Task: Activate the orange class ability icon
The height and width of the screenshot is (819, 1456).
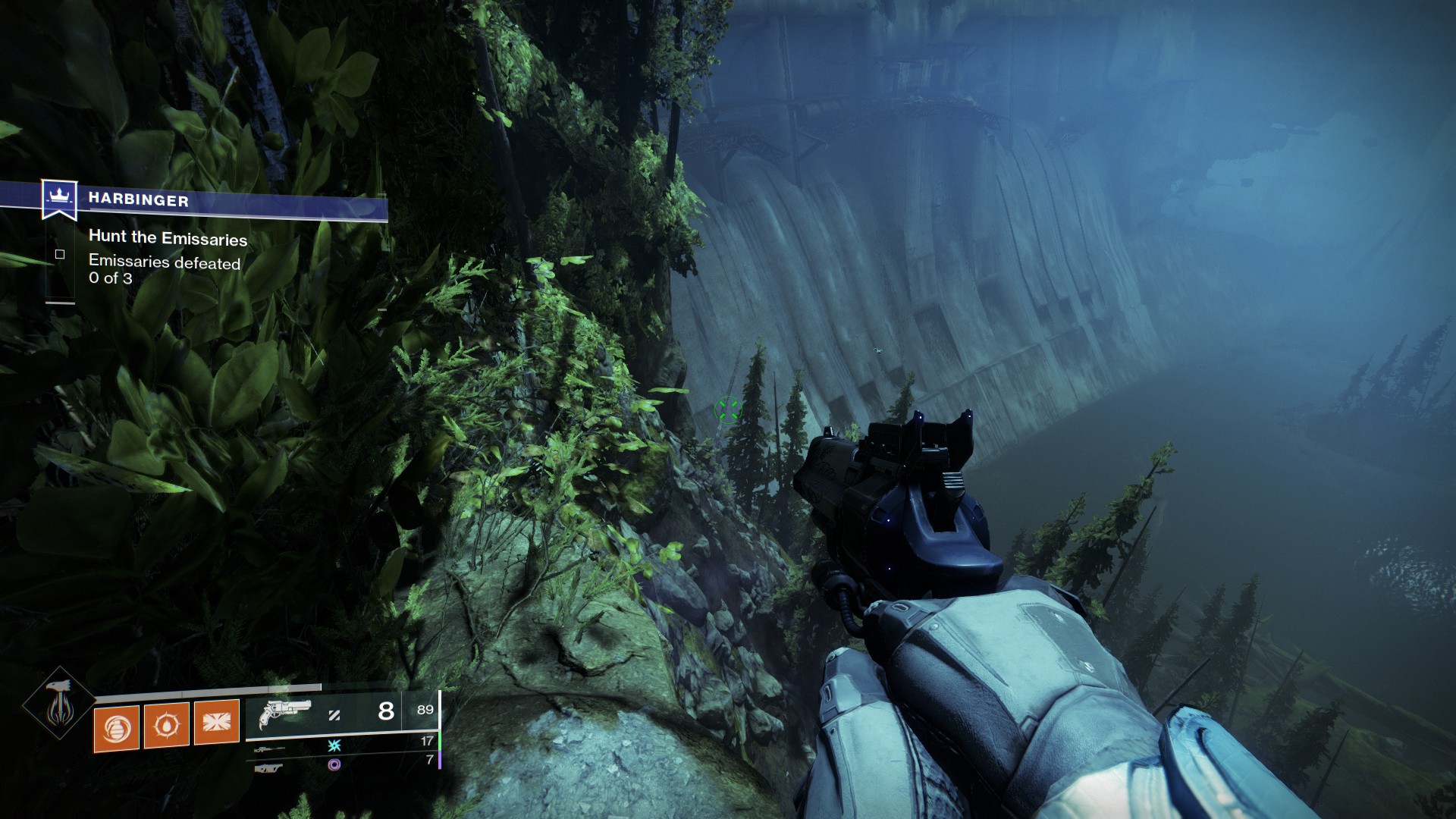Action: (216, 723)
